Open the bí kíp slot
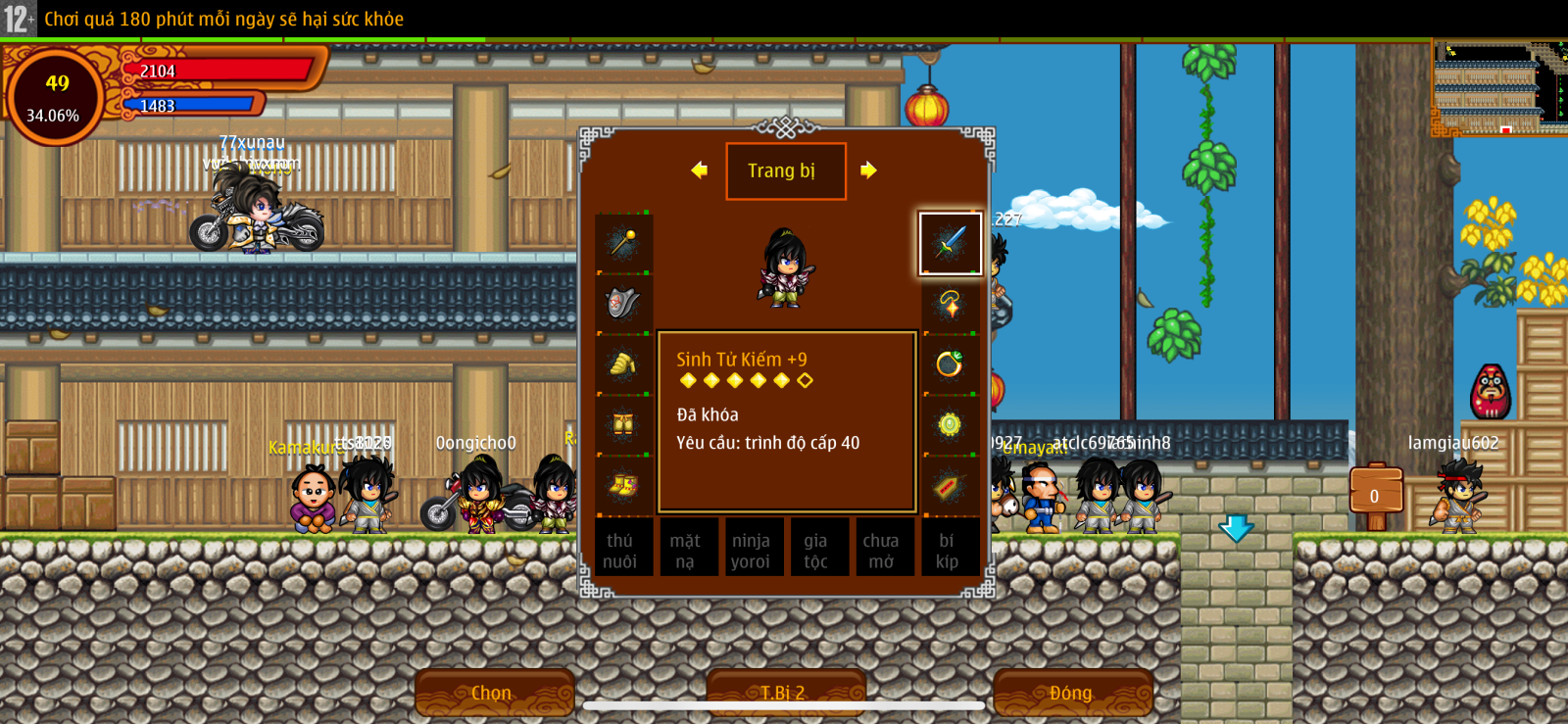The image size is (1568, 724). [947, 551]
